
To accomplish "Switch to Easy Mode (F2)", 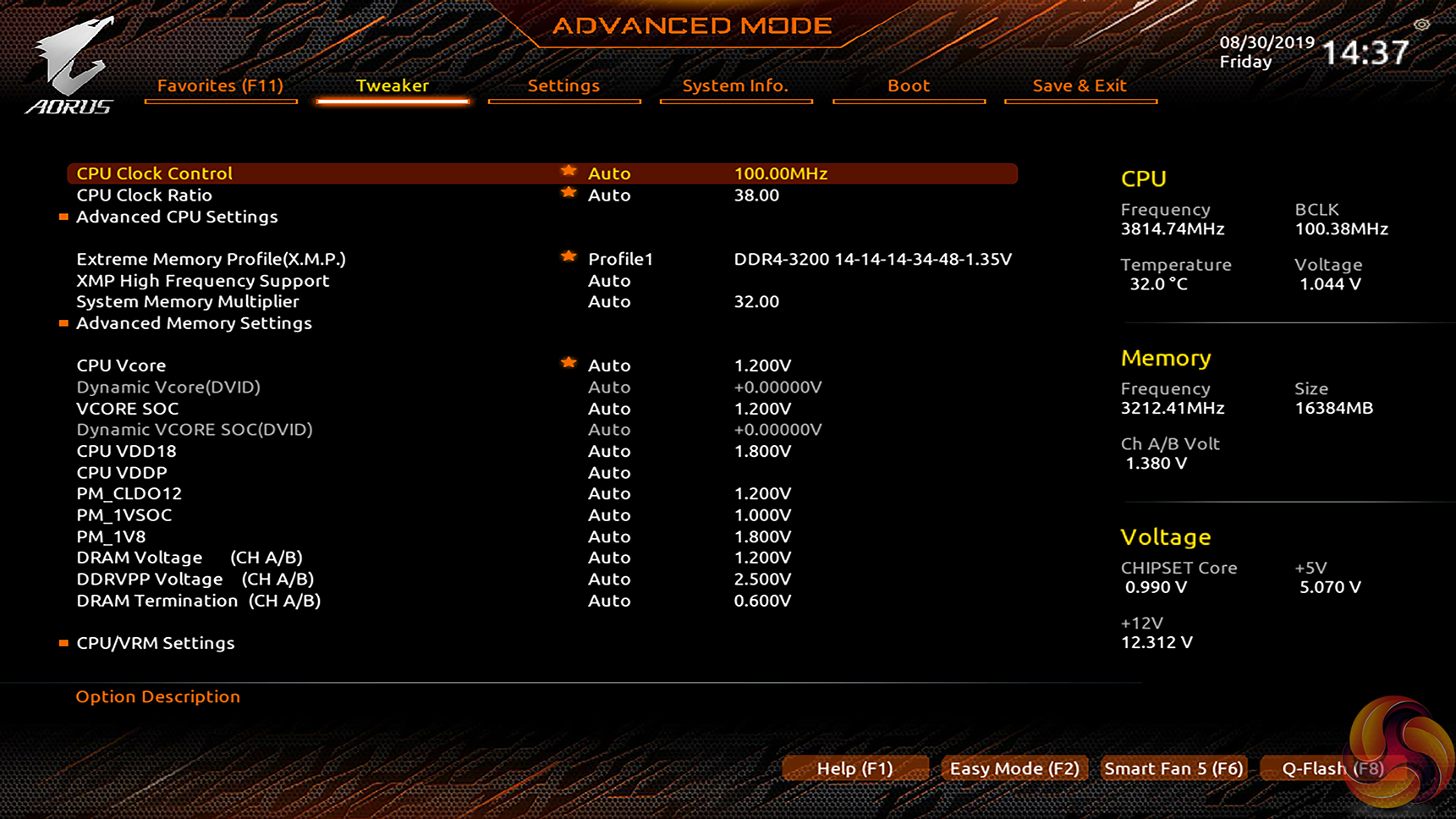I will tap(1014, 768).
